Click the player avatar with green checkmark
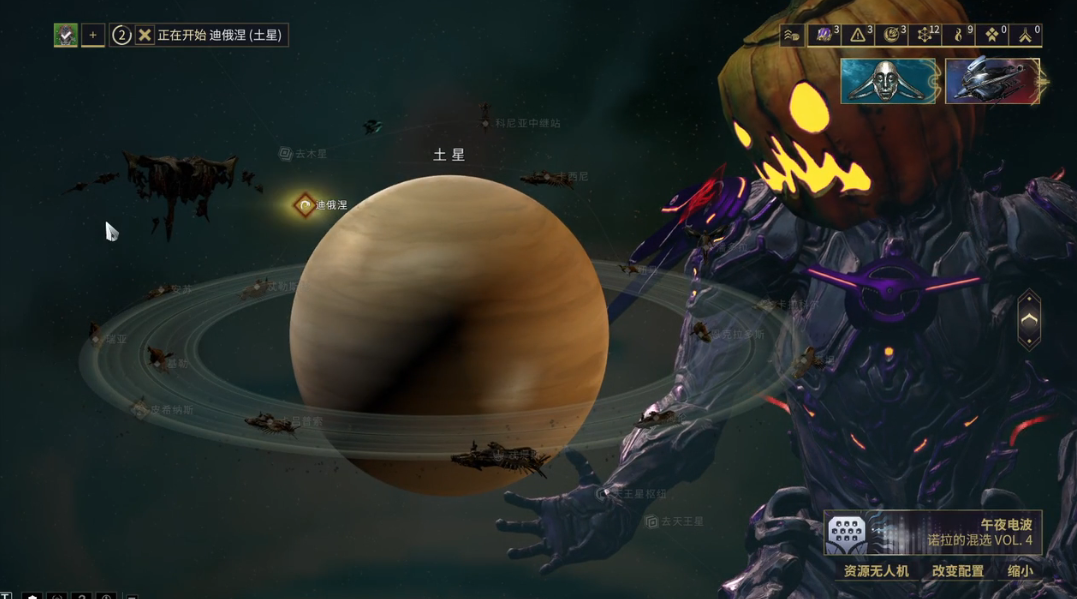The width and height of the screenshot is (1077, 599). tap(65, 35)
